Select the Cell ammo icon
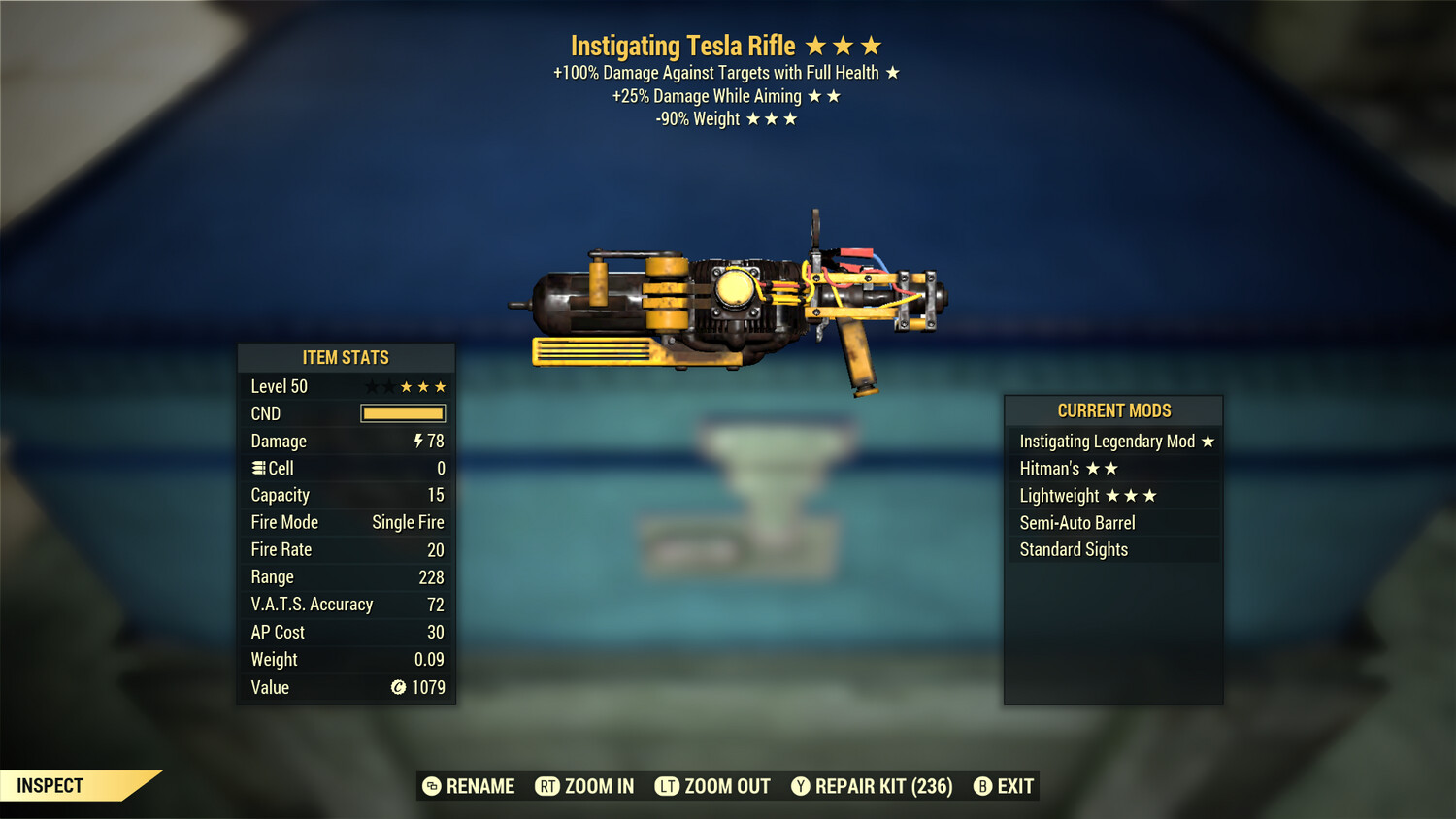1456x819 pixels. pos(258,468)
